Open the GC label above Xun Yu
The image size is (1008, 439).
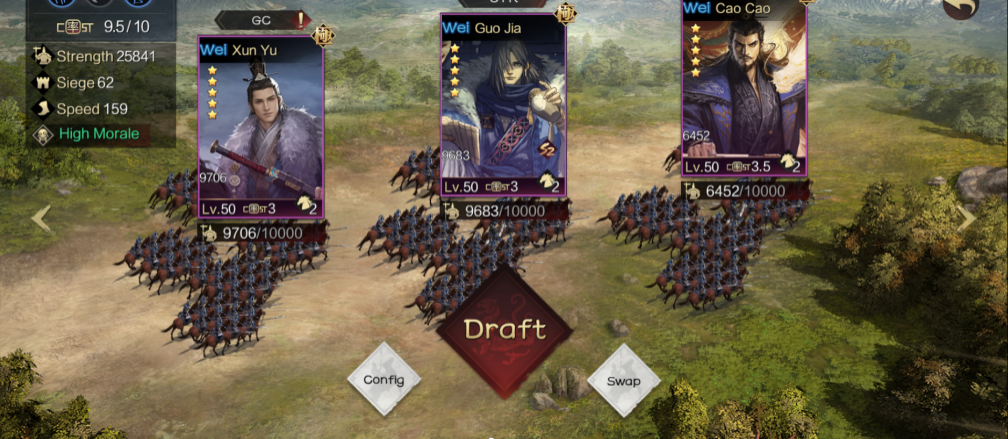262,19
